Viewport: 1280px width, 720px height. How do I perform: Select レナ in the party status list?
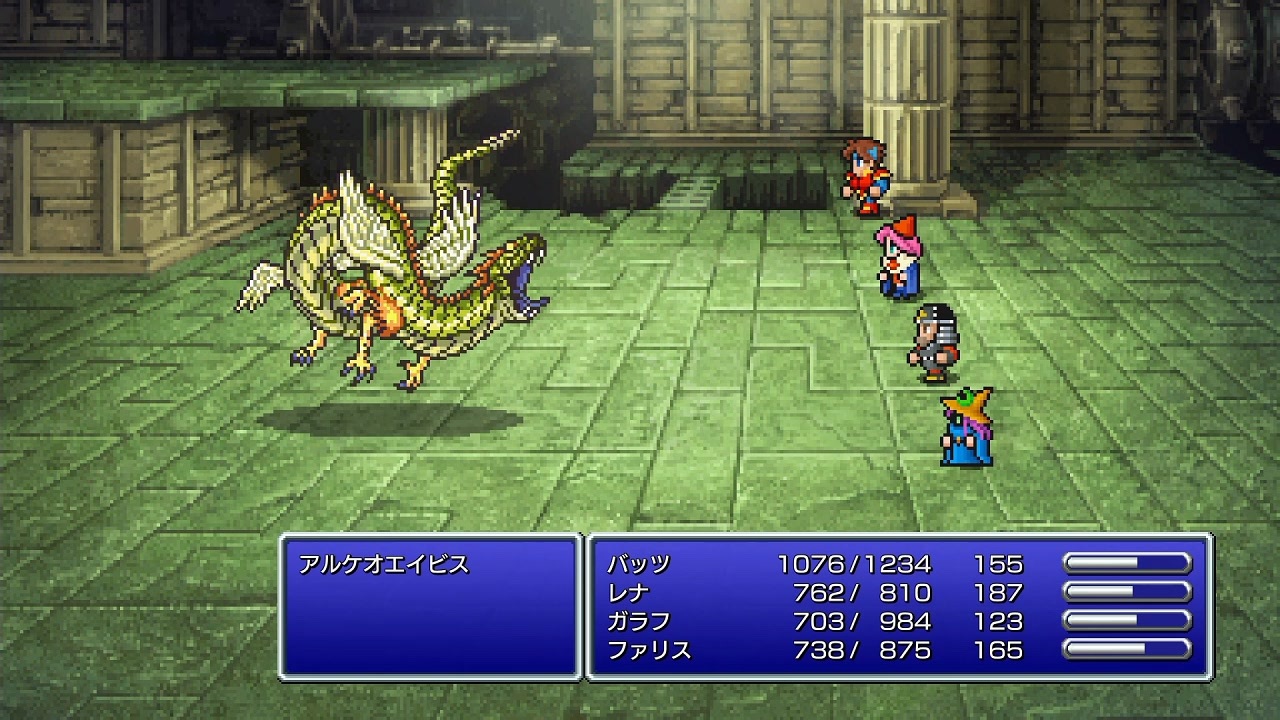point(627,594)
